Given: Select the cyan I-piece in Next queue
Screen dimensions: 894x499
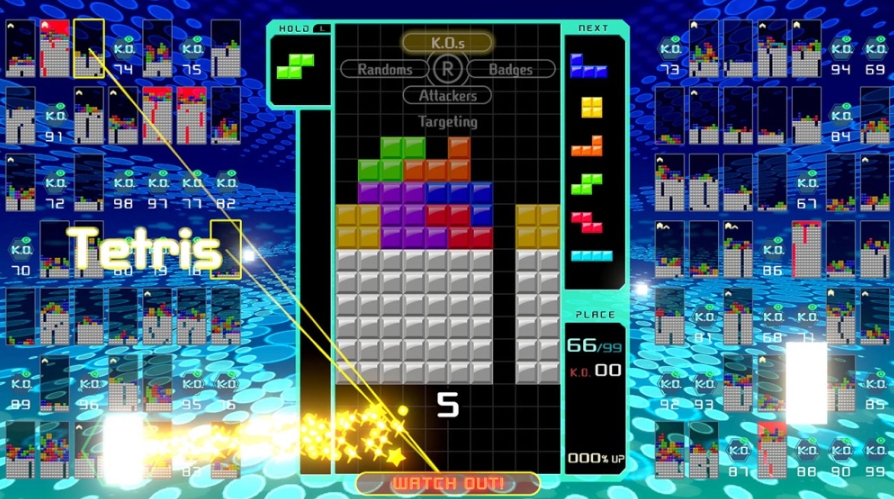Looking at the screenshot, I should coord(592,255).
